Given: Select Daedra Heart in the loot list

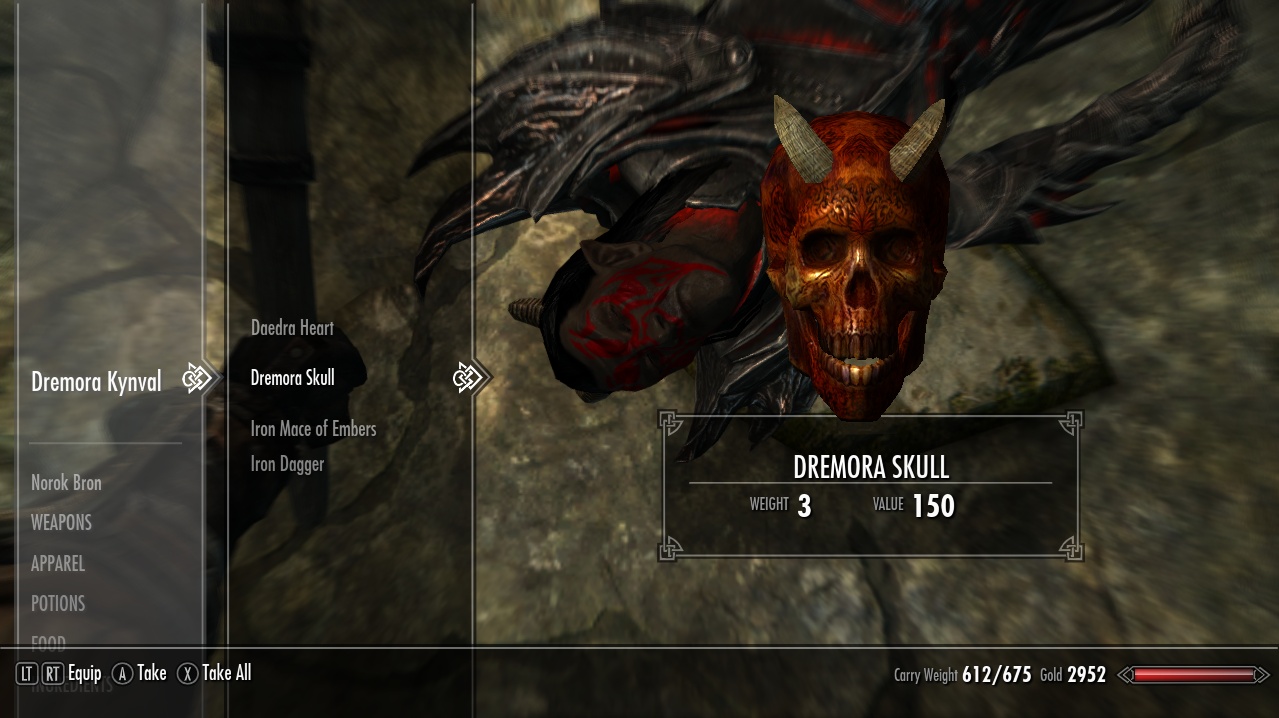Looking at the screenshot, I should [292, 328].
